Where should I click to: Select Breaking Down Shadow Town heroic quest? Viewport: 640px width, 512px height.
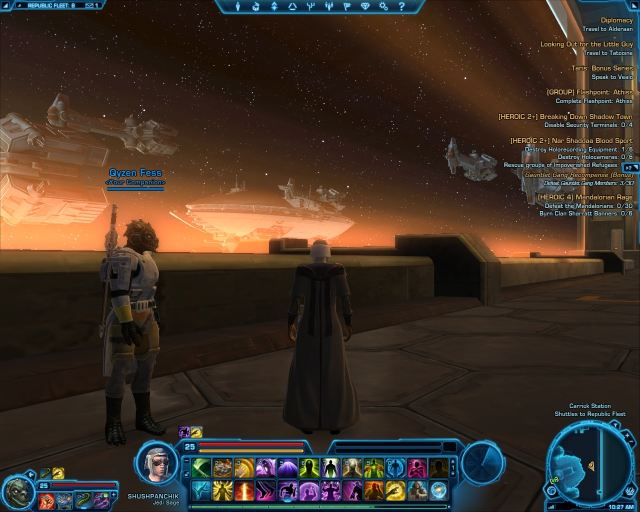pos(565,116)
